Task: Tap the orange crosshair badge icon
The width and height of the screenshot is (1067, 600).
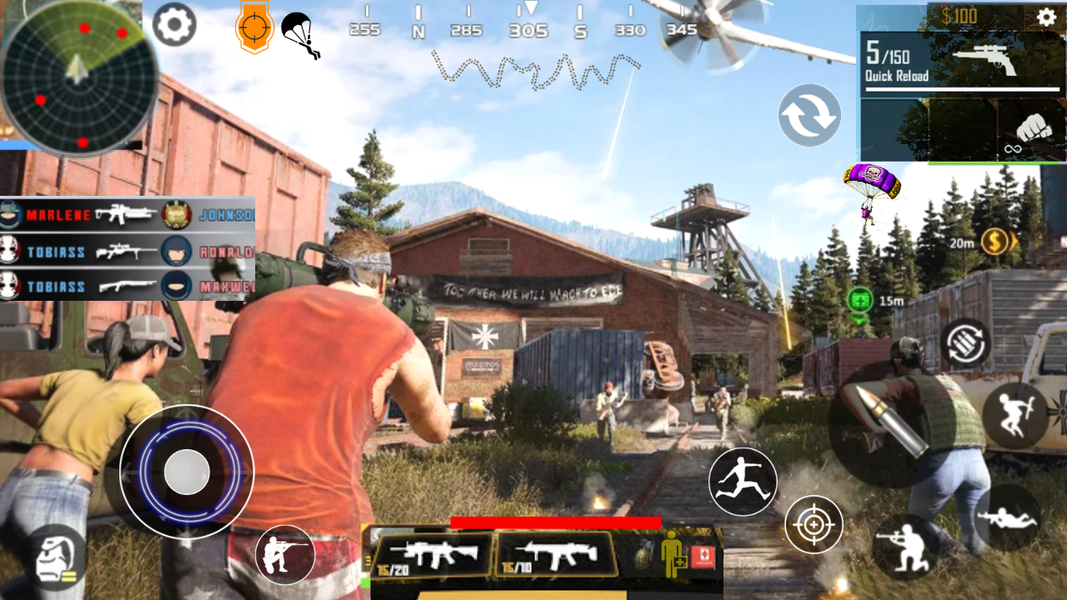Action: click(x=254, y=27)
